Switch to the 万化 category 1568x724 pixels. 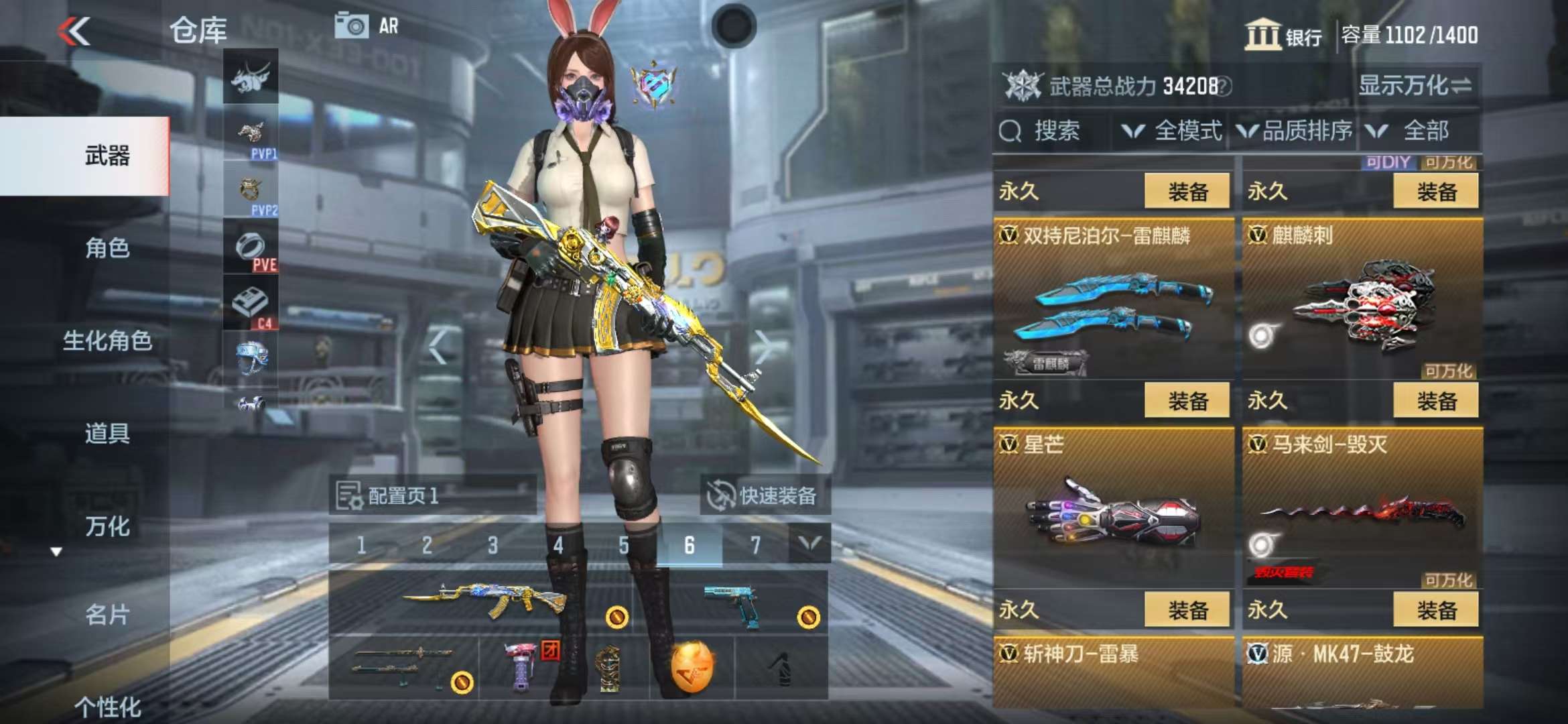pyautogui.click(x=107, y=526)
